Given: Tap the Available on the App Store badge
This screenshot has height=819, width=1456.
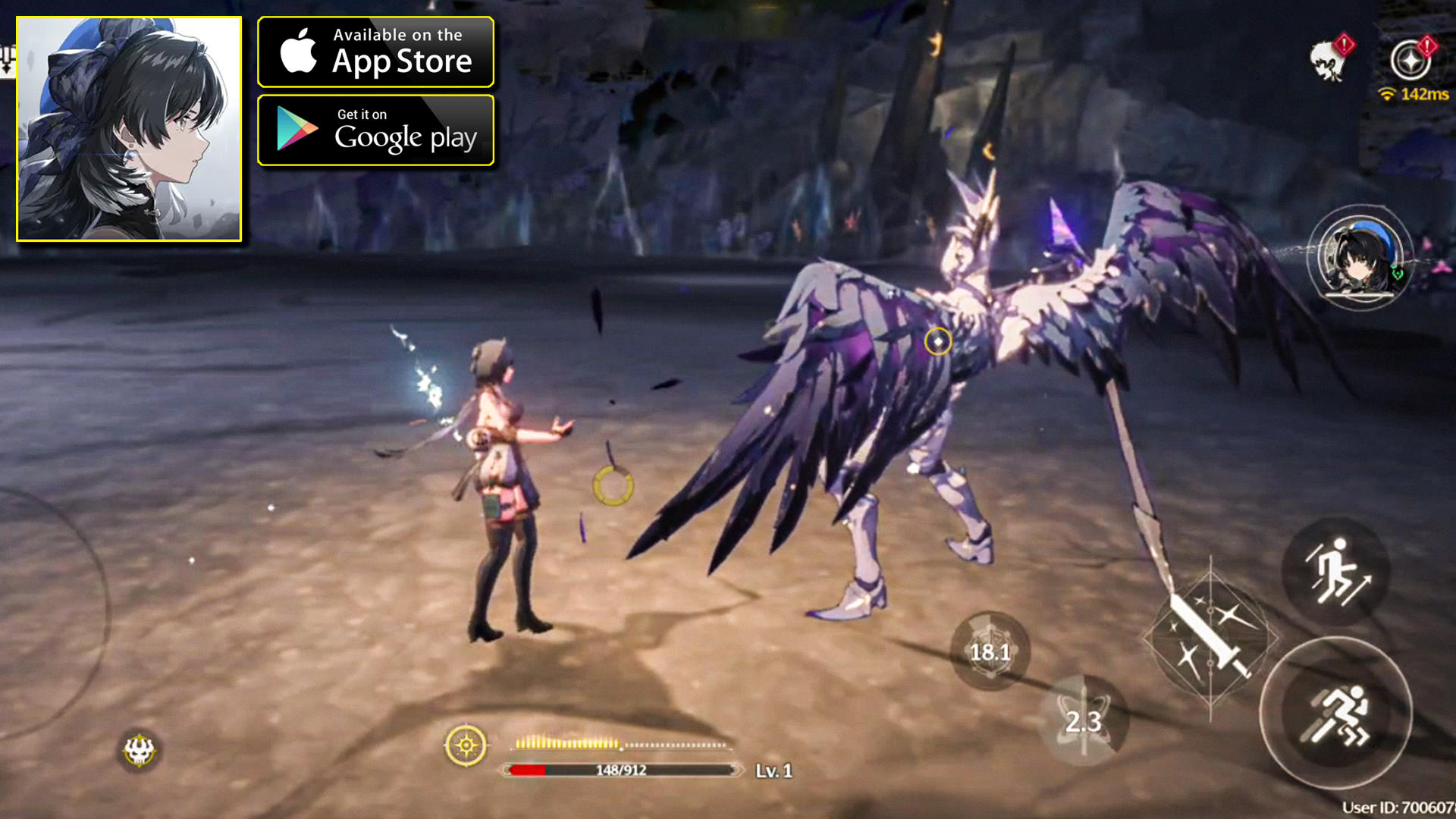Looking at the screenshot, I should point(375,52).
